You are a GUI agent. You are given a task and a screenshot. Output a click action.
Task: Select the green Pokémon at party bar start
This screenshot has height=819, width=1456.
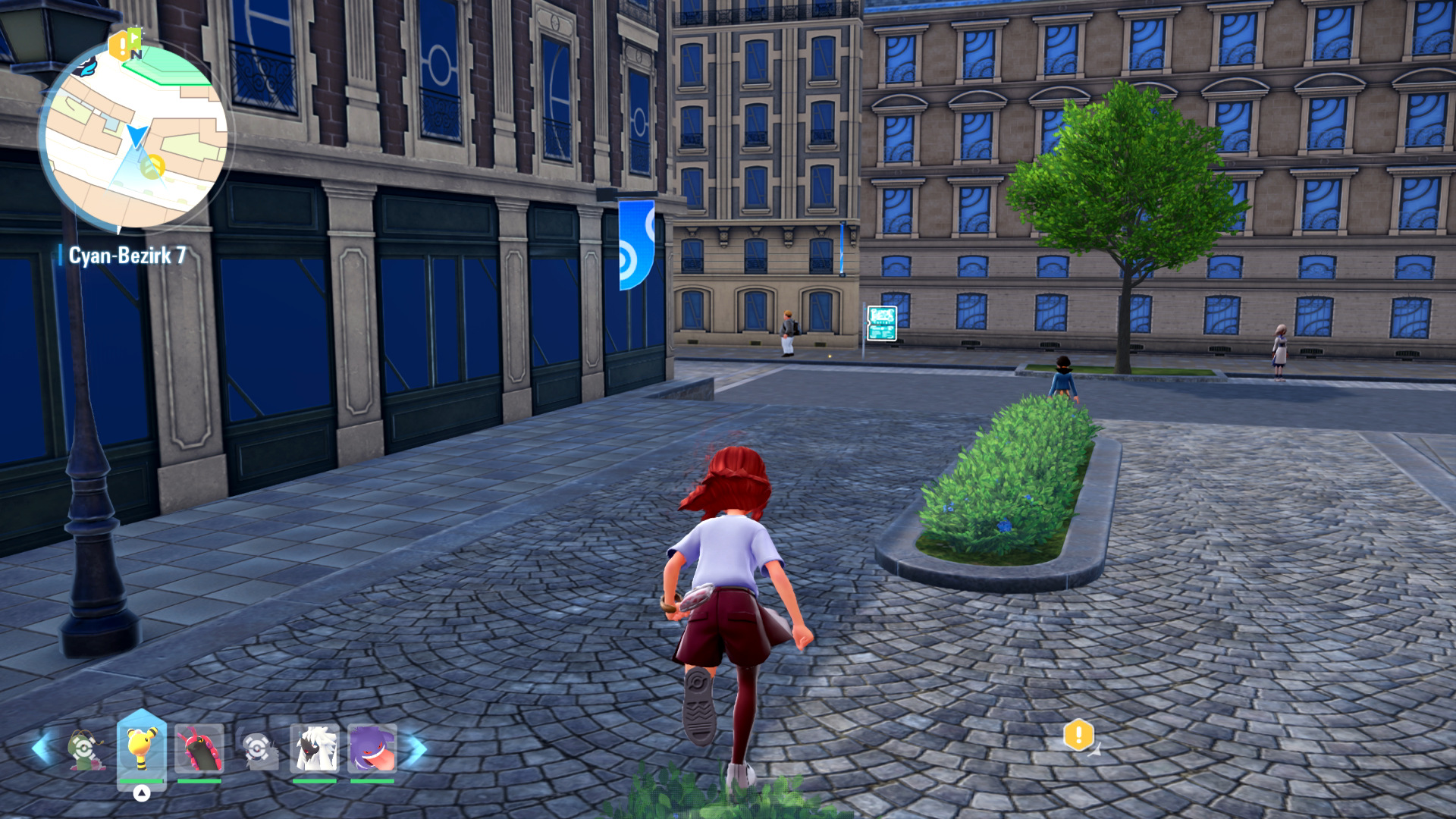[85, 749]
